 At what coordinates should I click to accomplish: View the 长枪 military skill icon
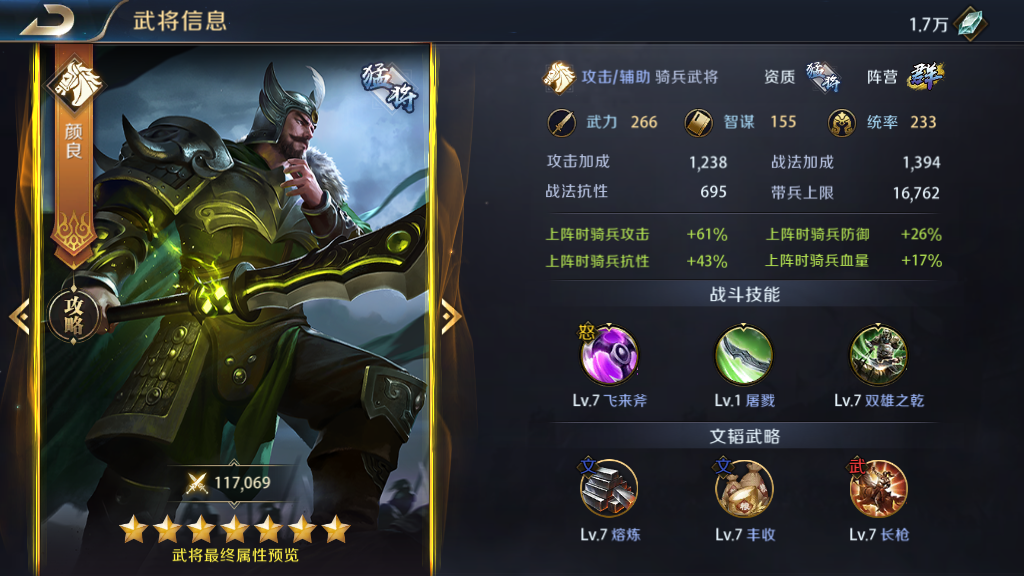point(878,489)
